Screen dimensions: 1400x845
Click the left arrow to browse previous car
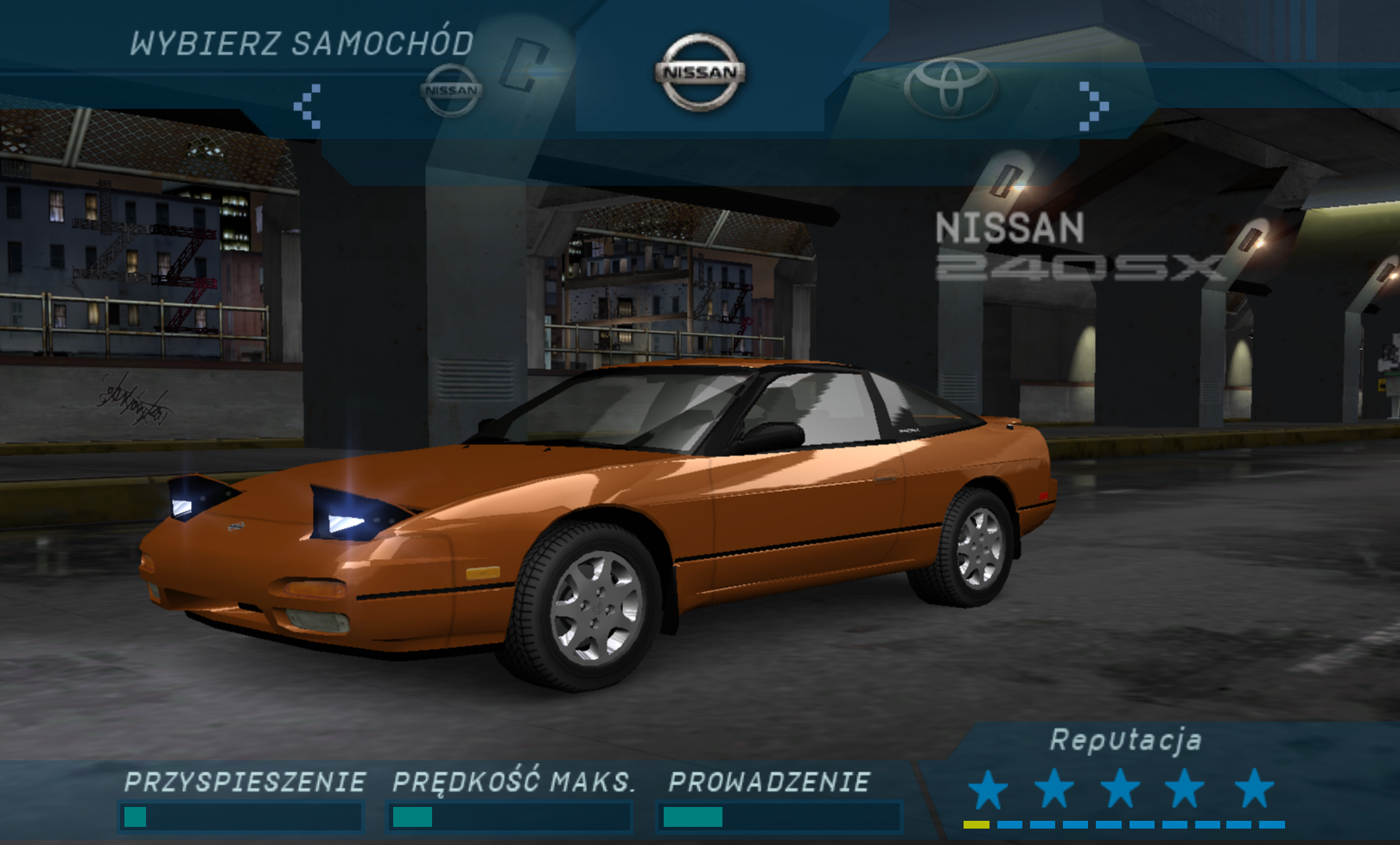pyautogui.click(x=308, y=106)
